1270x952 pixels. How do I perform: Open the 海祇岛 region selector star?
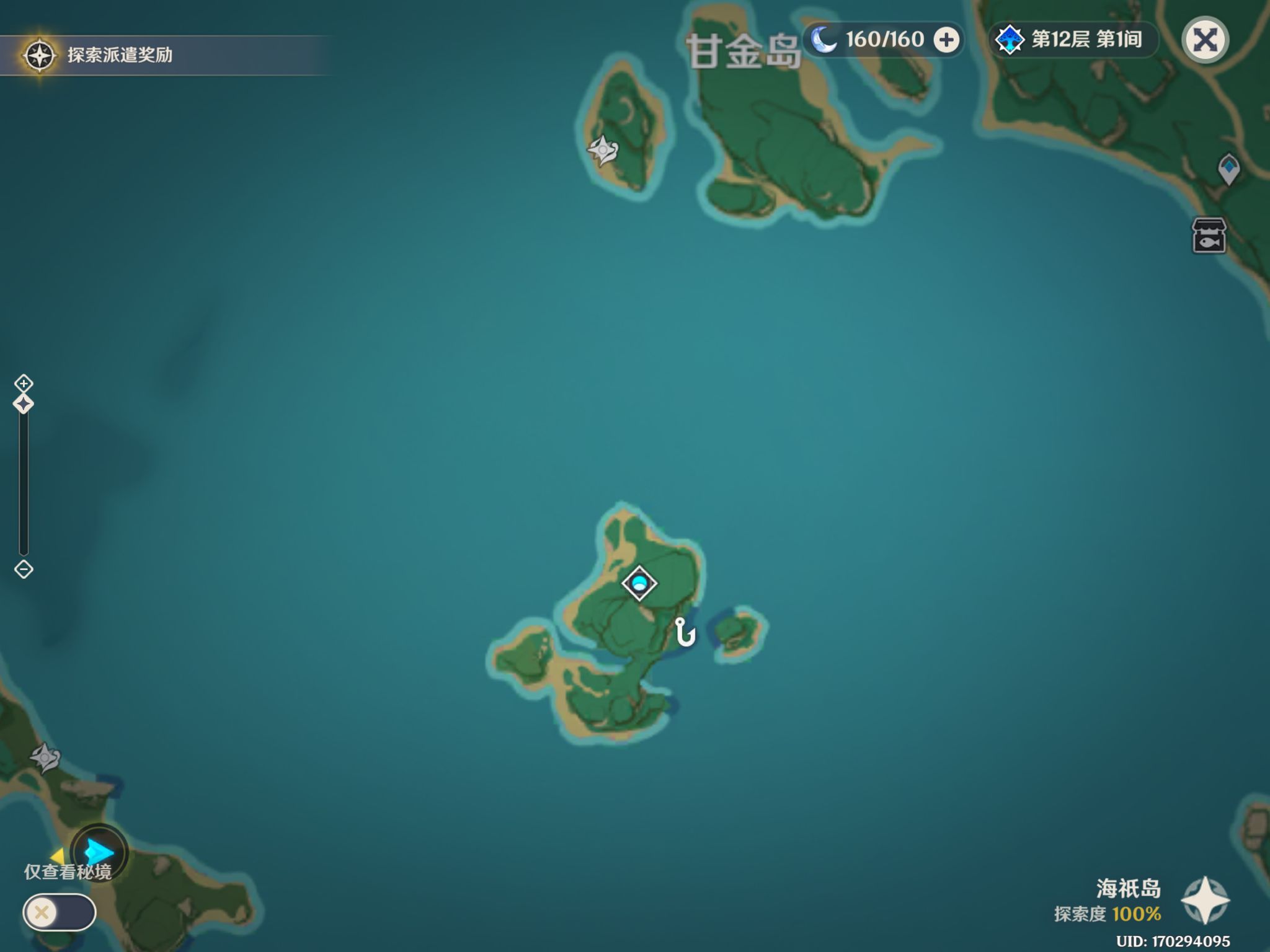[x=1205, y=901]
